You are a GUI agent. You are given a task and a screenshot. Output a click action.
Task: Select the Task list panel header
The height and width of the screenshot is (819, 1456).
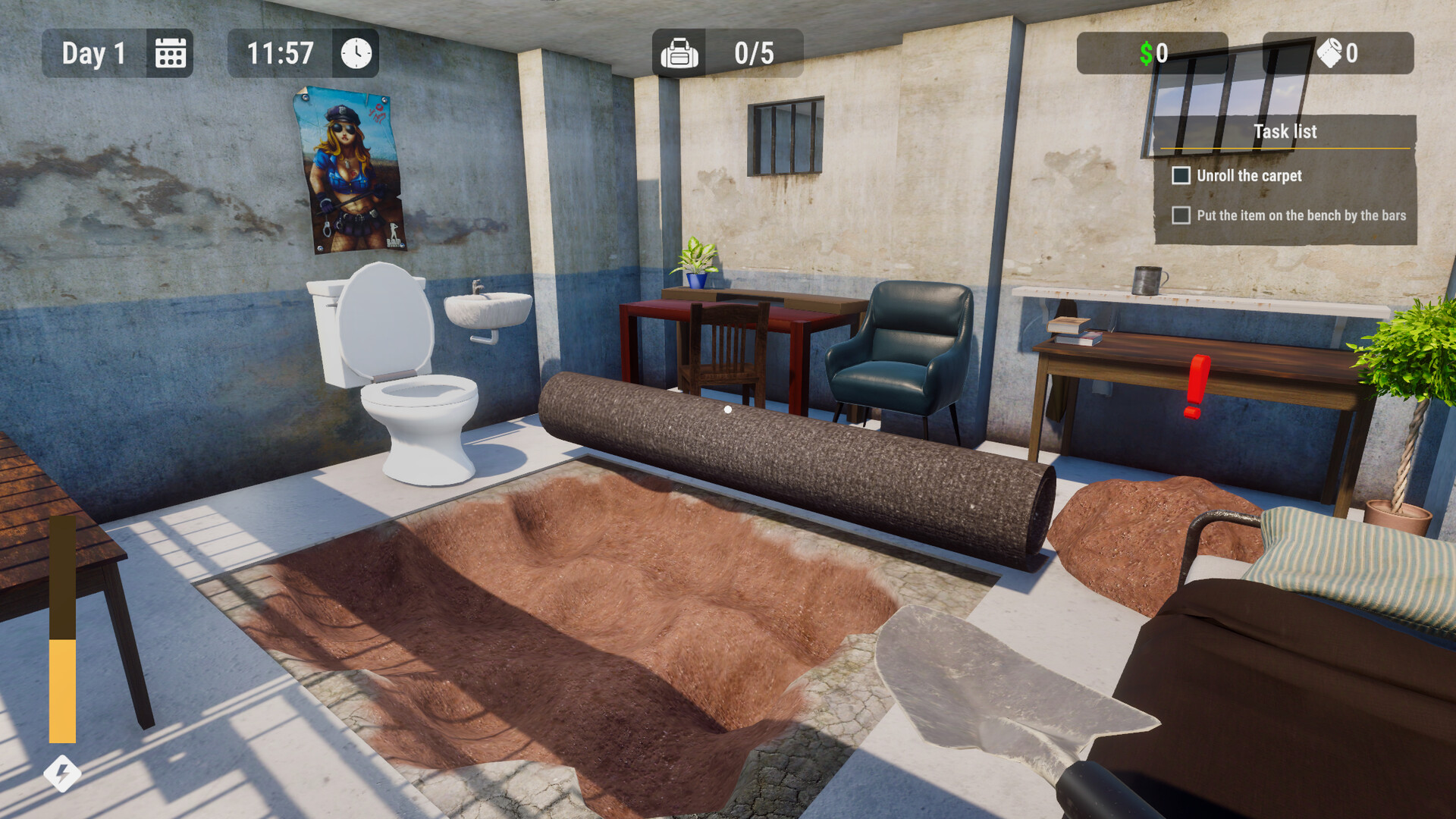[1285, 131]
